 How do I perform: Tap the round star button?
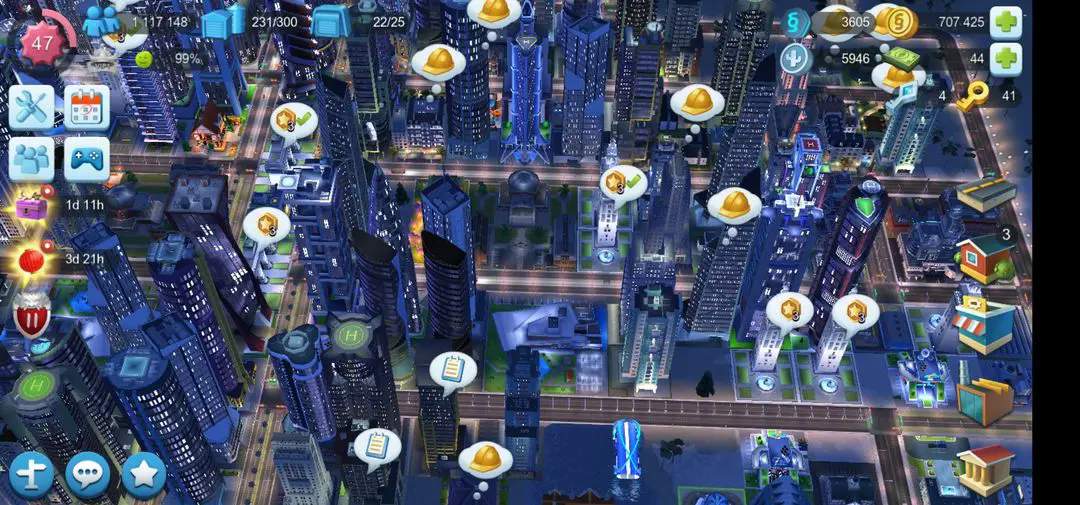pyautogui.click(x=143, y=474)
